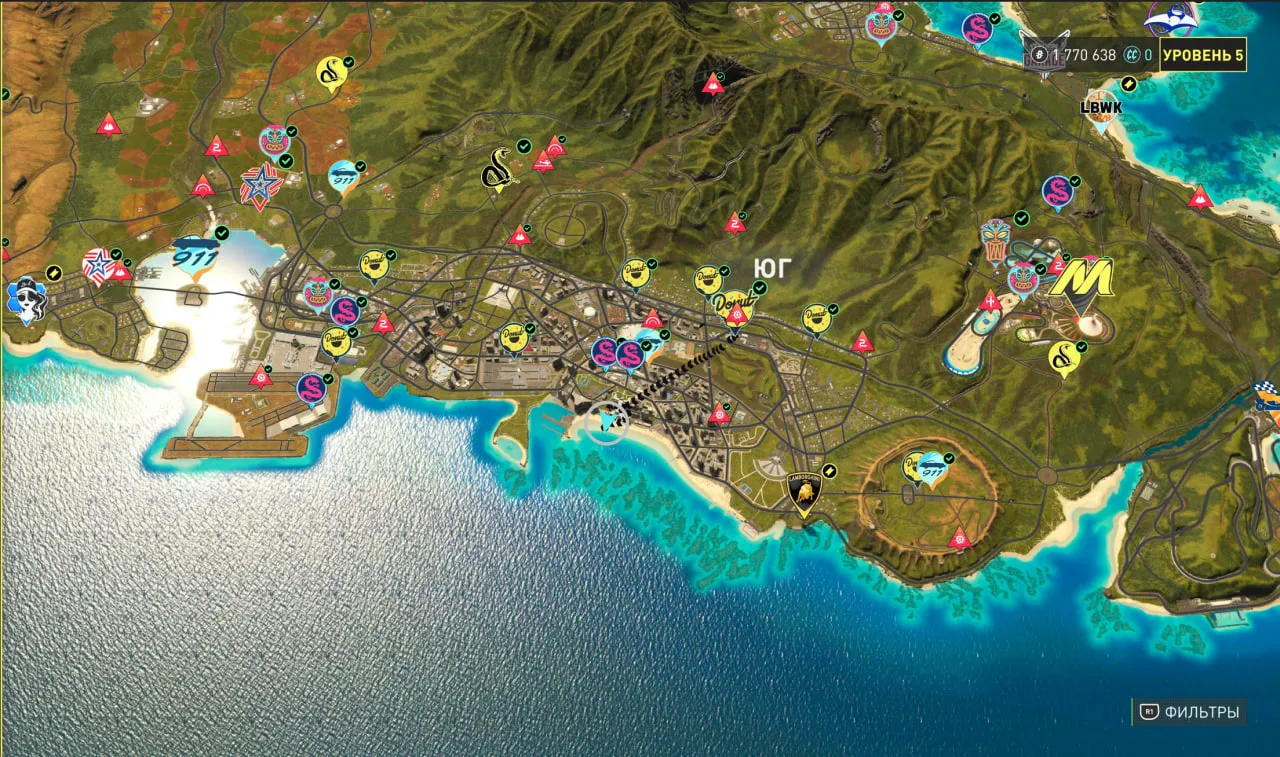The width and height of the screenshot is (1280, 757).
Task: Select the Lamborghini playlist marker
Action: tap(803, 493)
